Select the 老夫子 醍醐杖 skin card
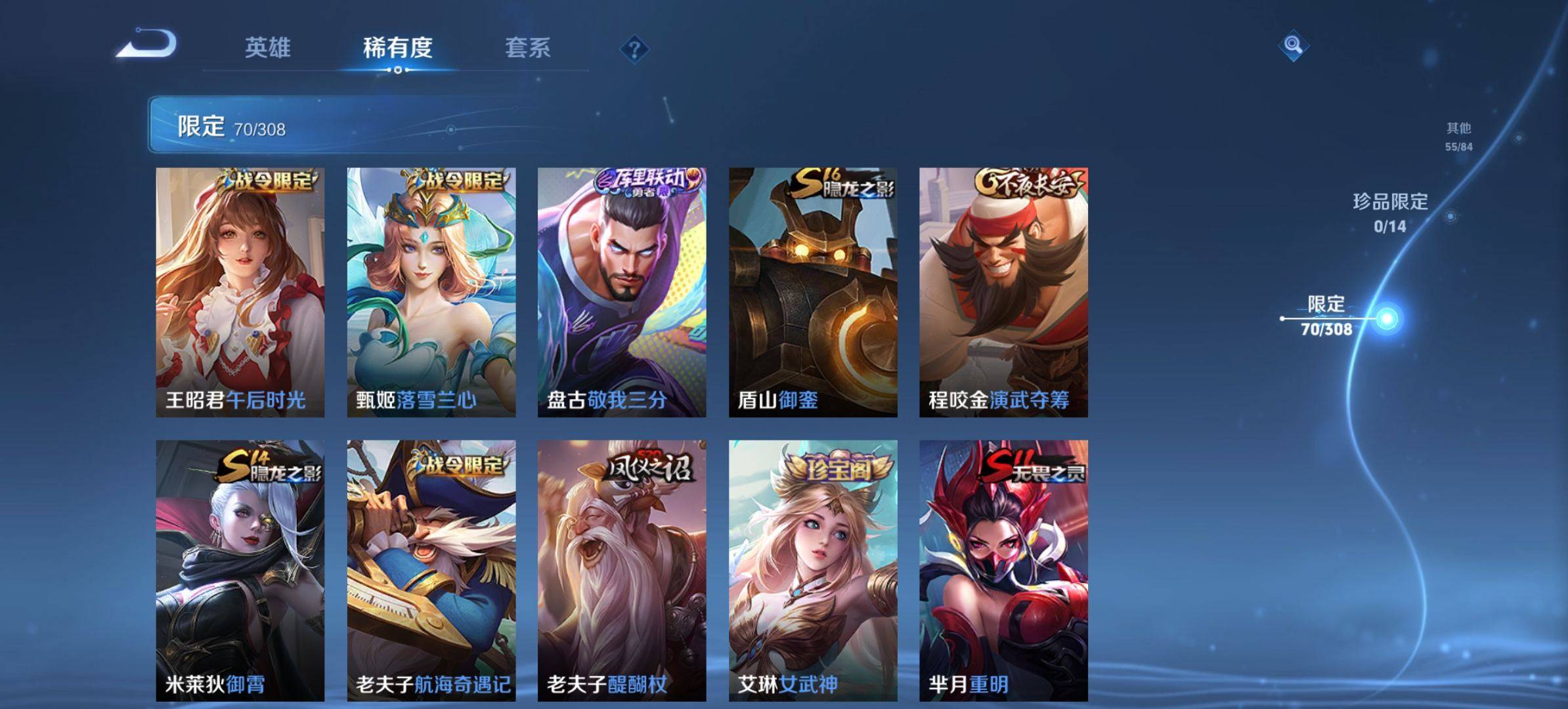1568x709 pixels. pyautogui.click(x=622, y=570)
